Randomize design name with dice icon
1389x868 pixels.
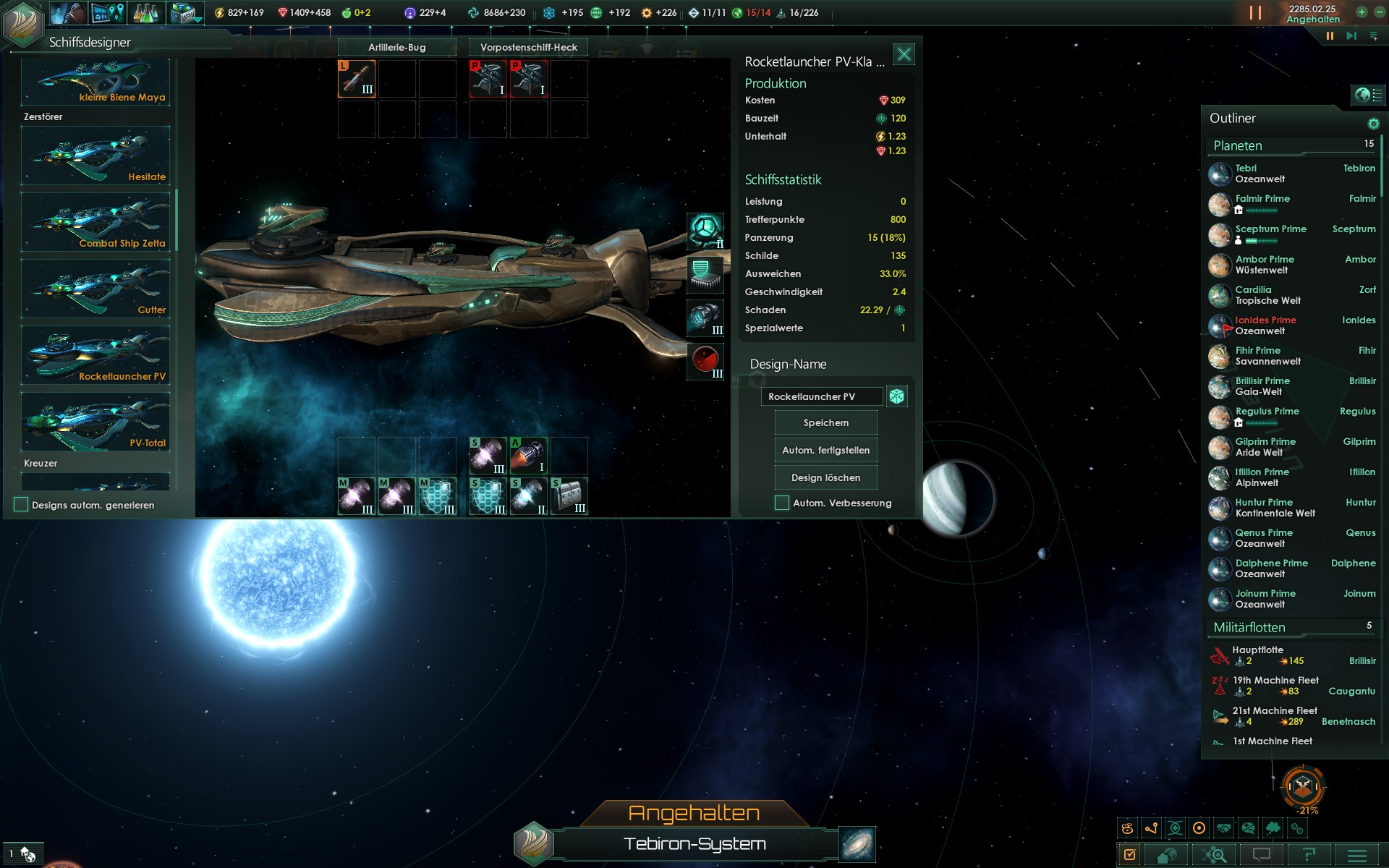click(x=896, y=396)
